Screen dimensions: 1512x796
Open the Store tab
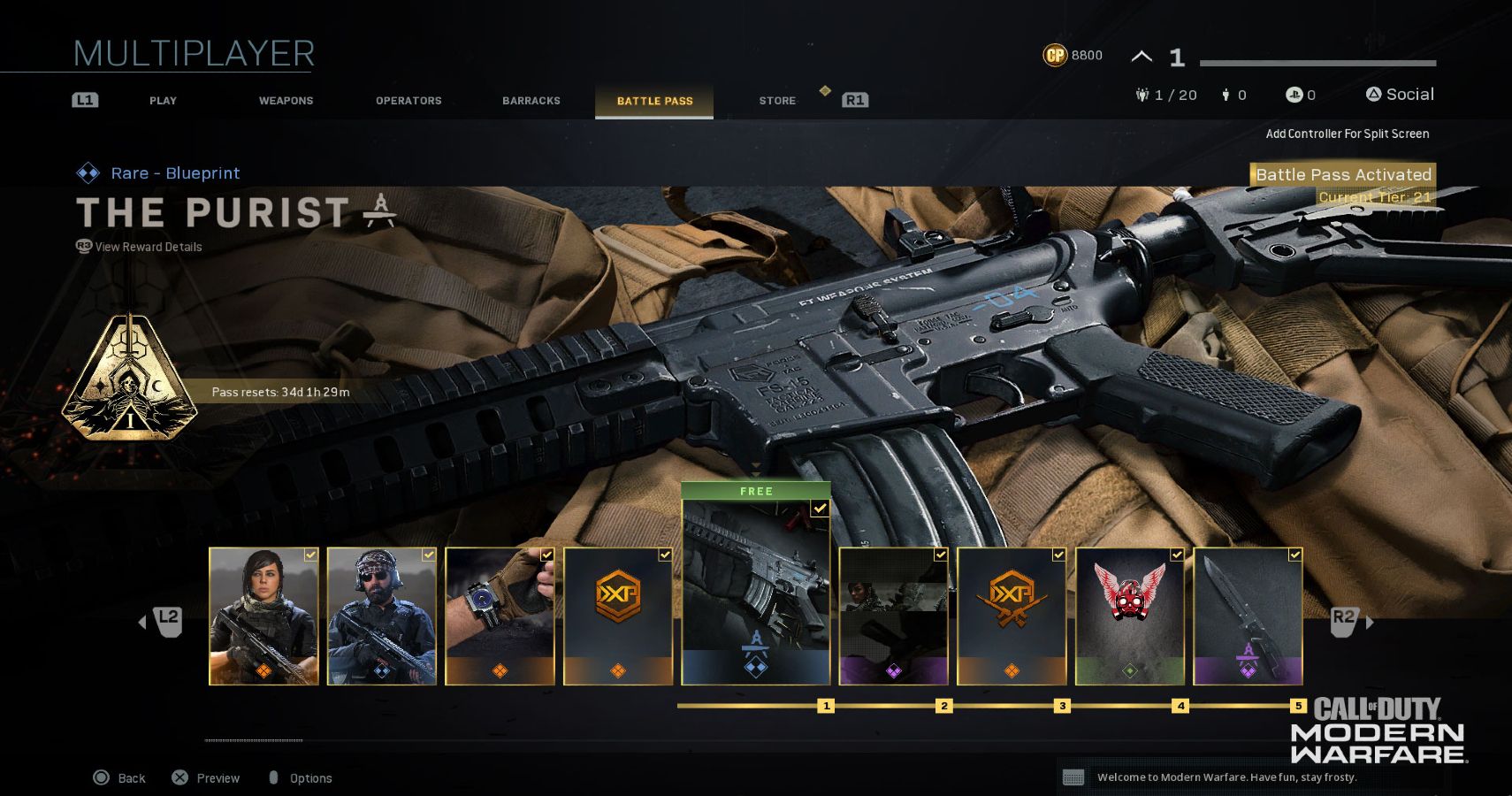pyautogui.click(x=776, y=100)
